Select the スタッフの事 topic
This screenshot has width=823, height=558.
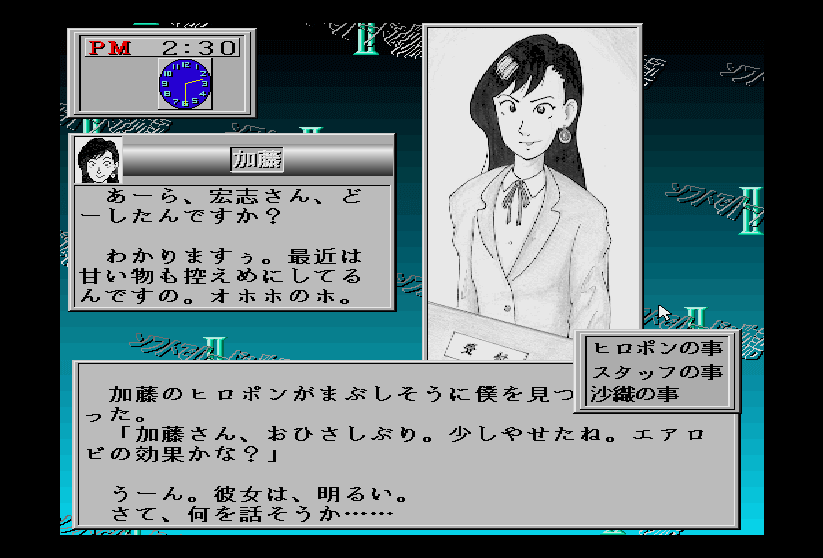click(x=657, y=372)
